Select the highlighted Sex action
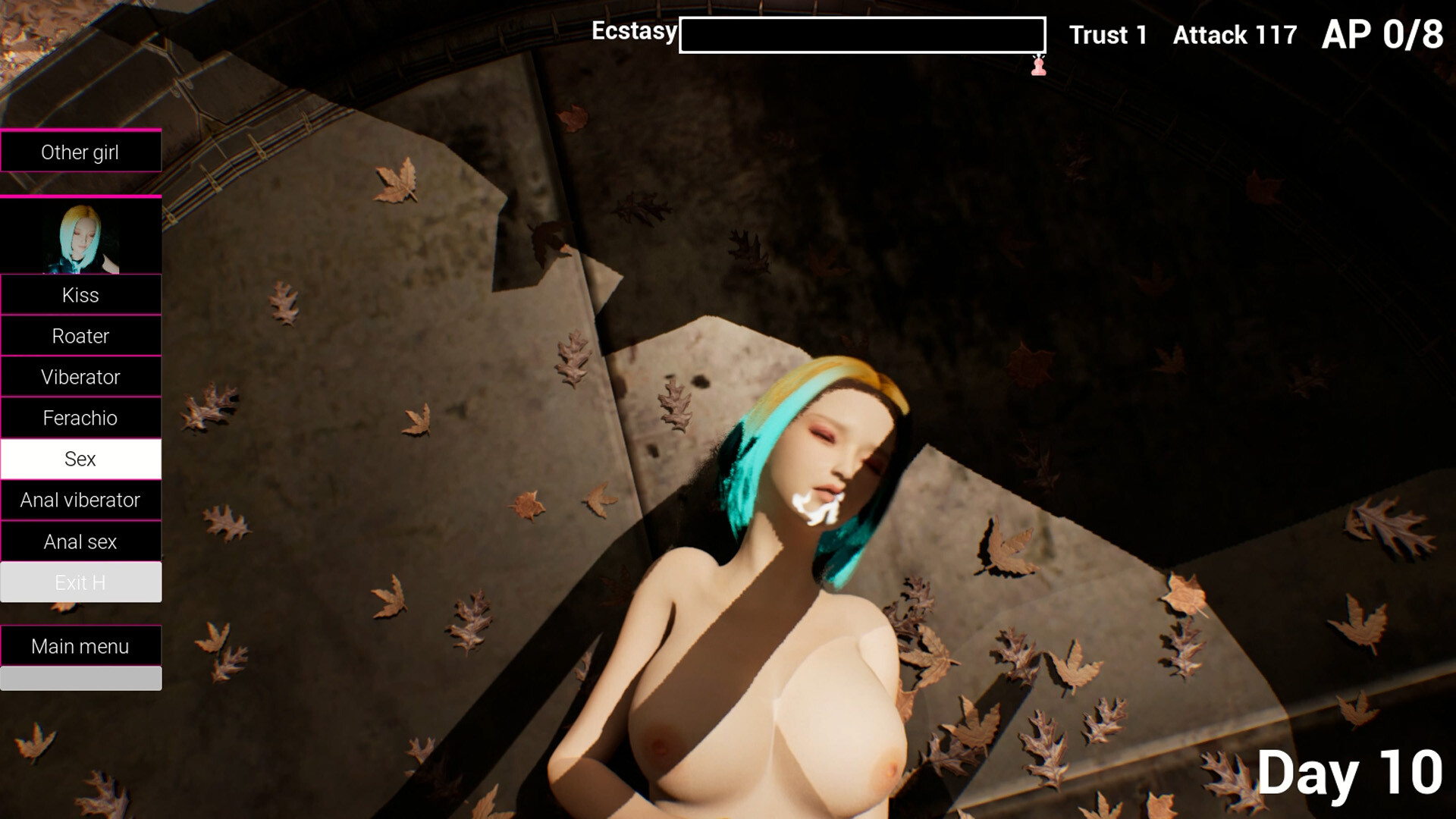1456x819 pixels. point(81,459)
